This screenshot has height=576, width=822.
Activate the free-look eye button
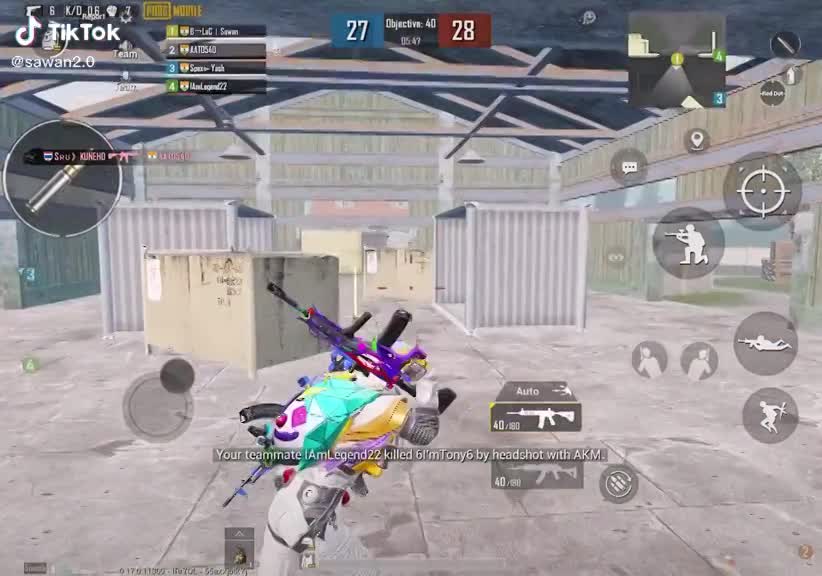(x=615, y=256)
